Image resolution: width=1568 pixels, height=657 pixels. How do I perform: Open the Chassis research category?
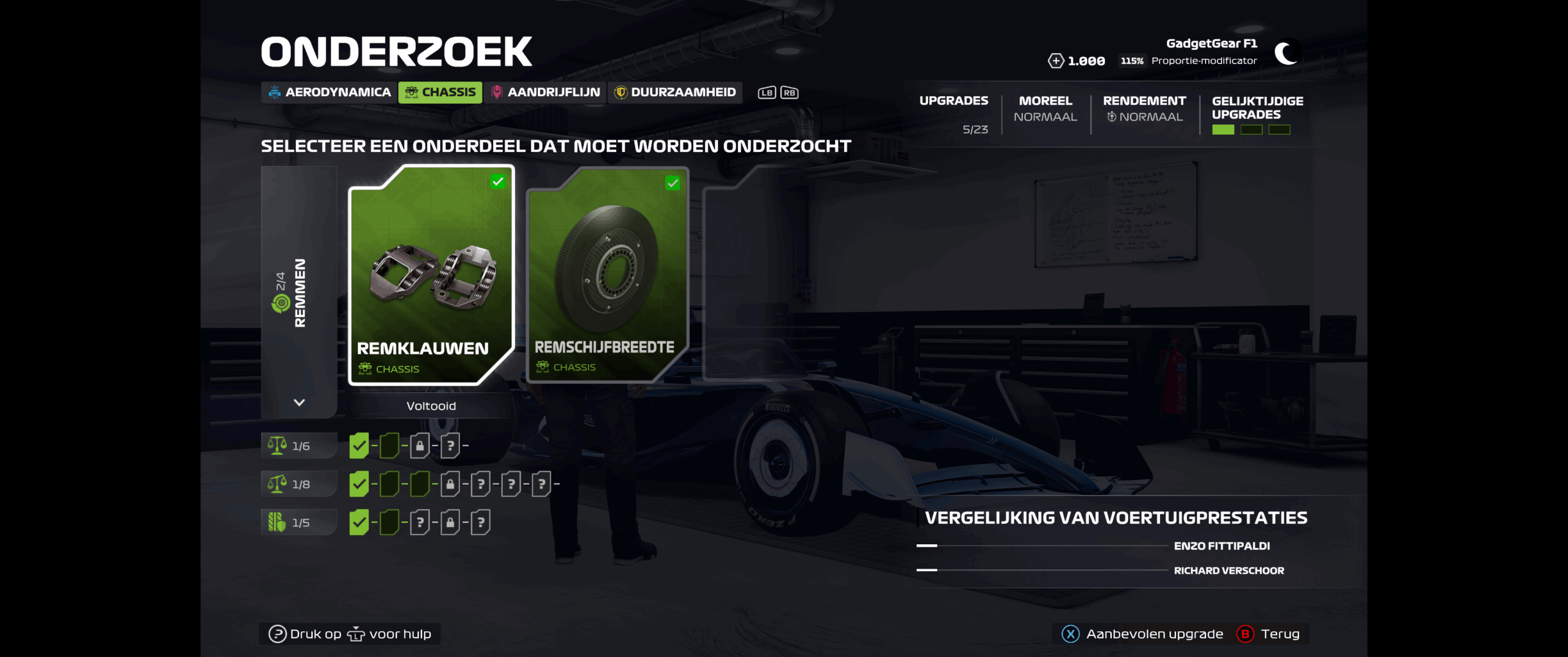[440, 92]
